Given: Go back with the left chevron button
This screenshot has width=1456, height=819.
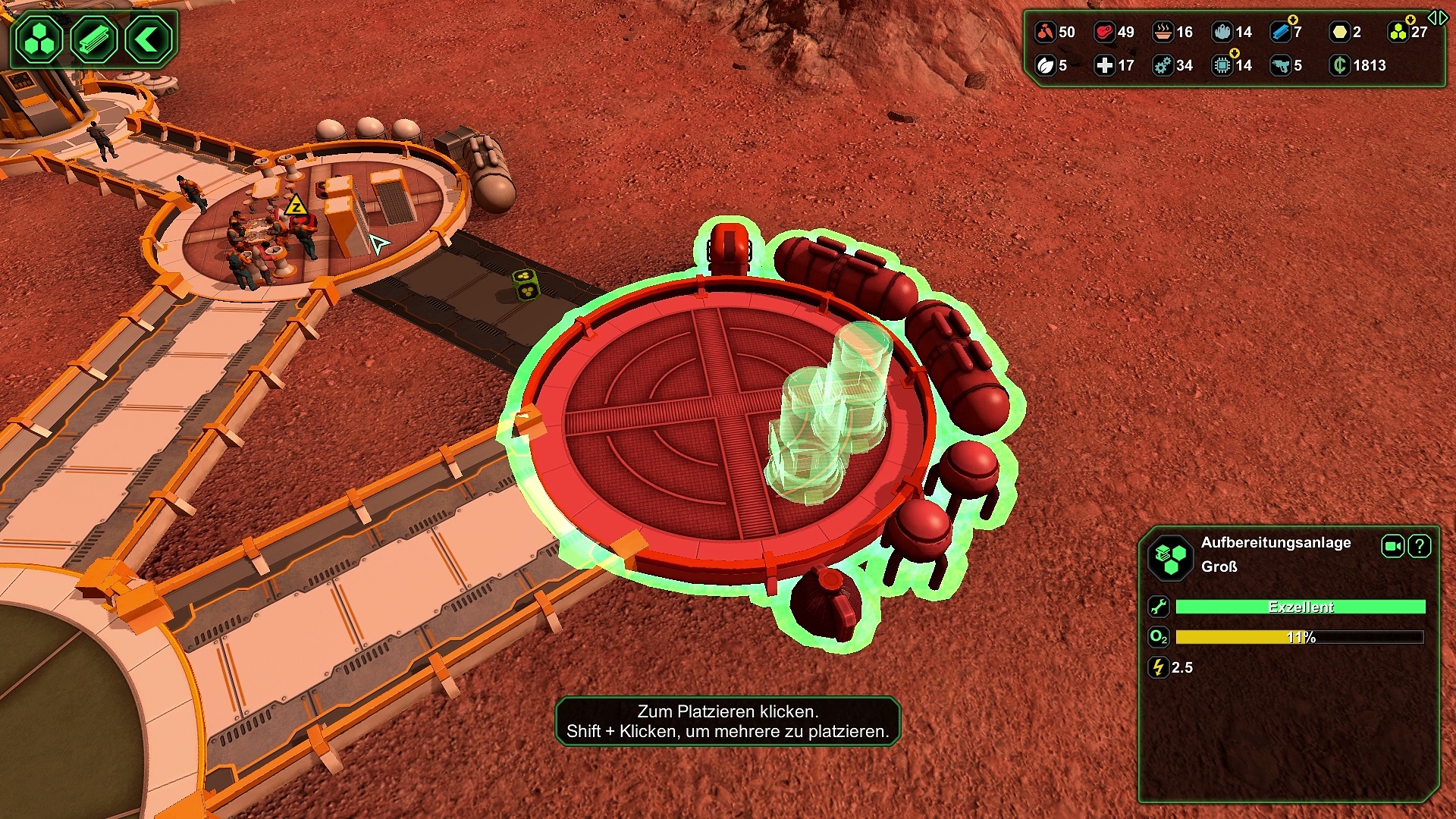Looking at the screenshot, I should pos(147,39).
